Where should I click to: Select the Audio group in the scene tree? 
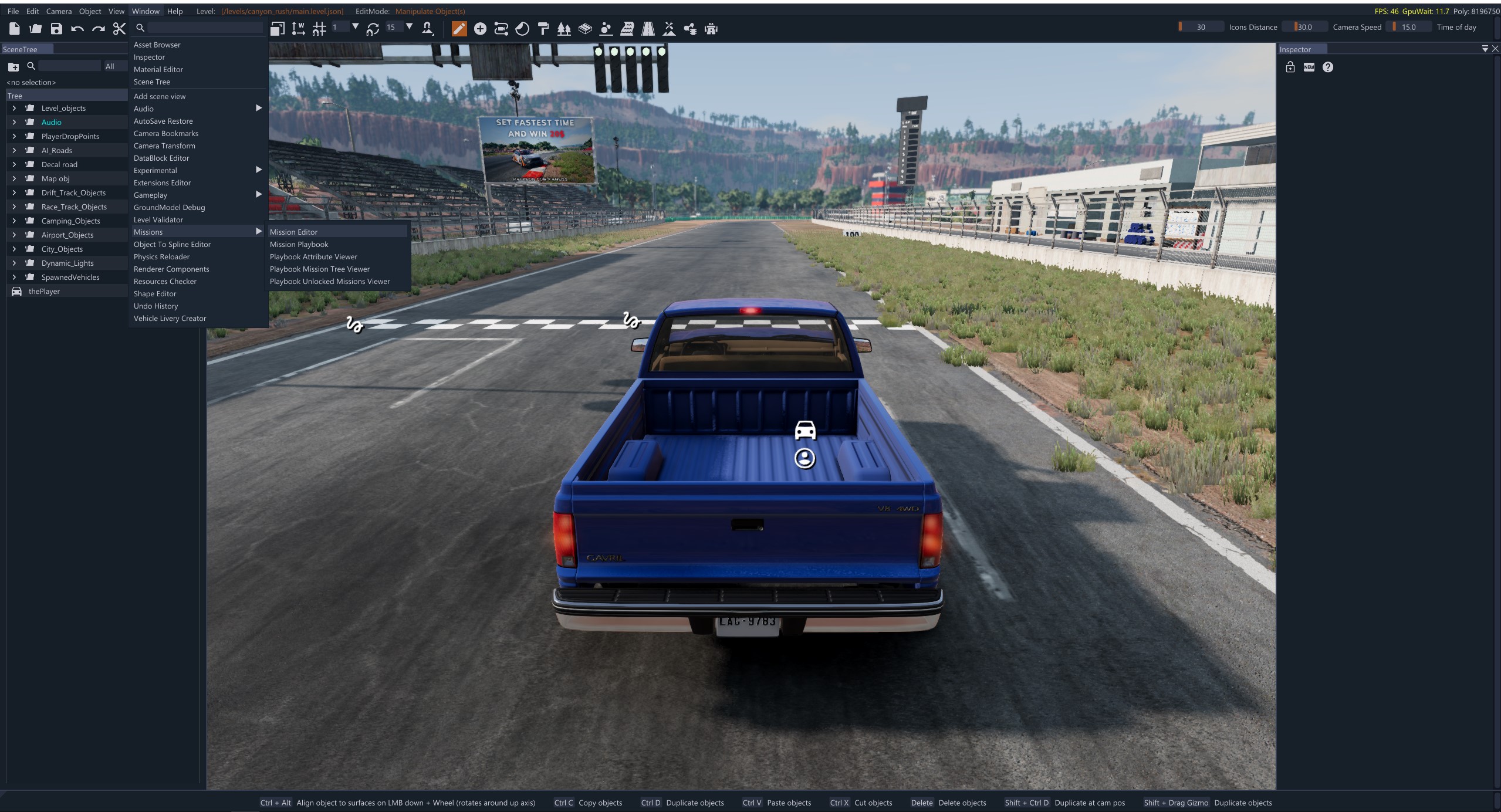coord(51,122)
